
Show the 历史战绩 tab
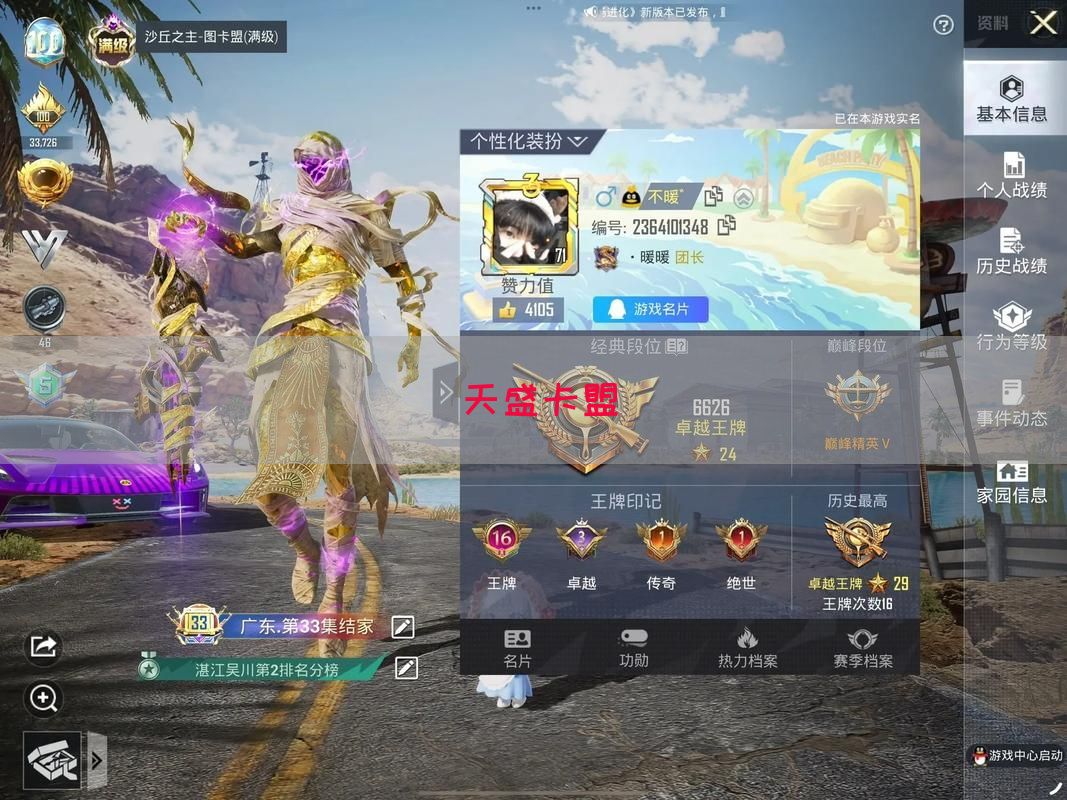[1012, 251]
